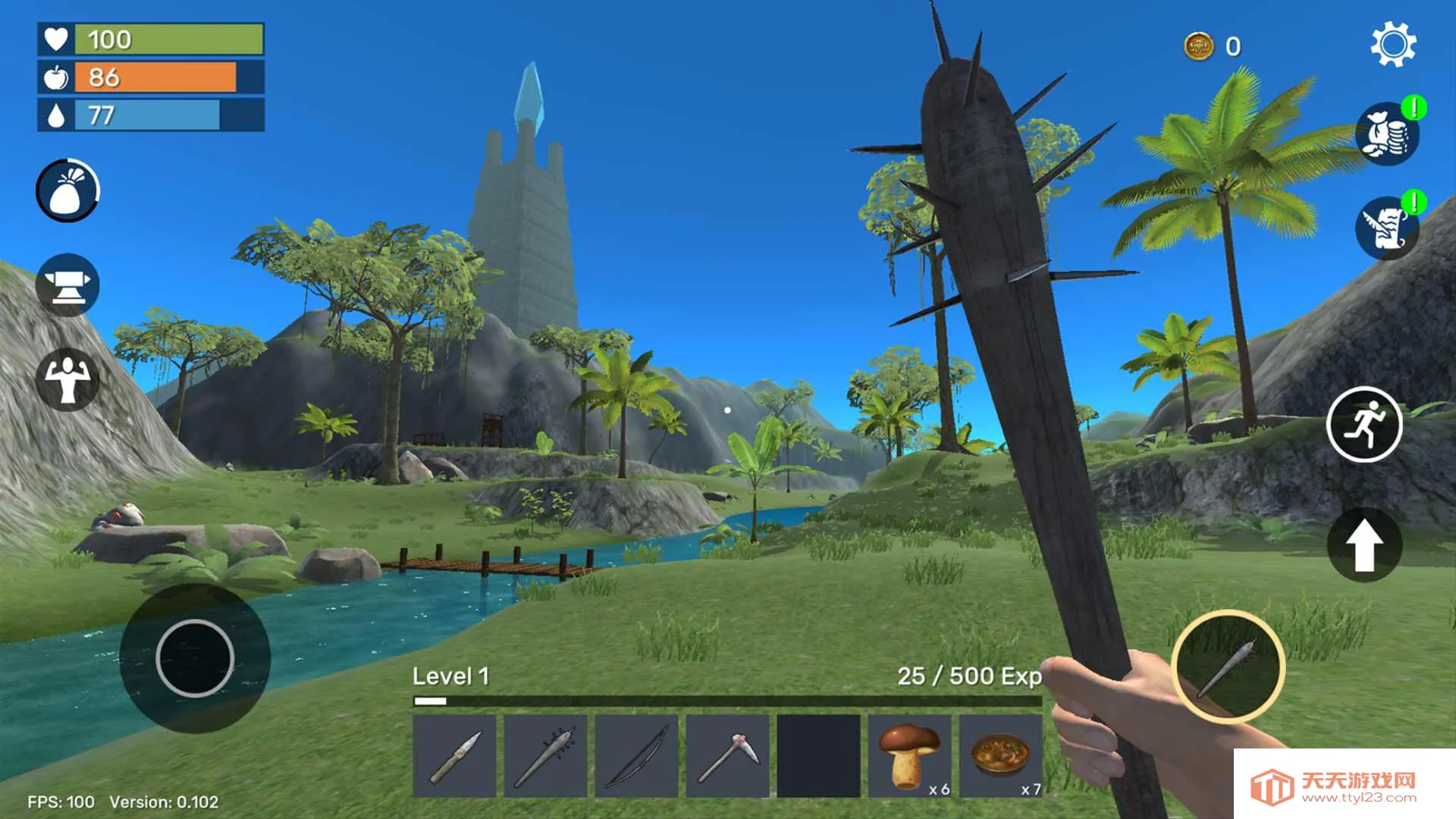Viewport: 1456px width, 819px height.
Task: Visit the ttyl23.com watermark link
Action: [1344, 786]
